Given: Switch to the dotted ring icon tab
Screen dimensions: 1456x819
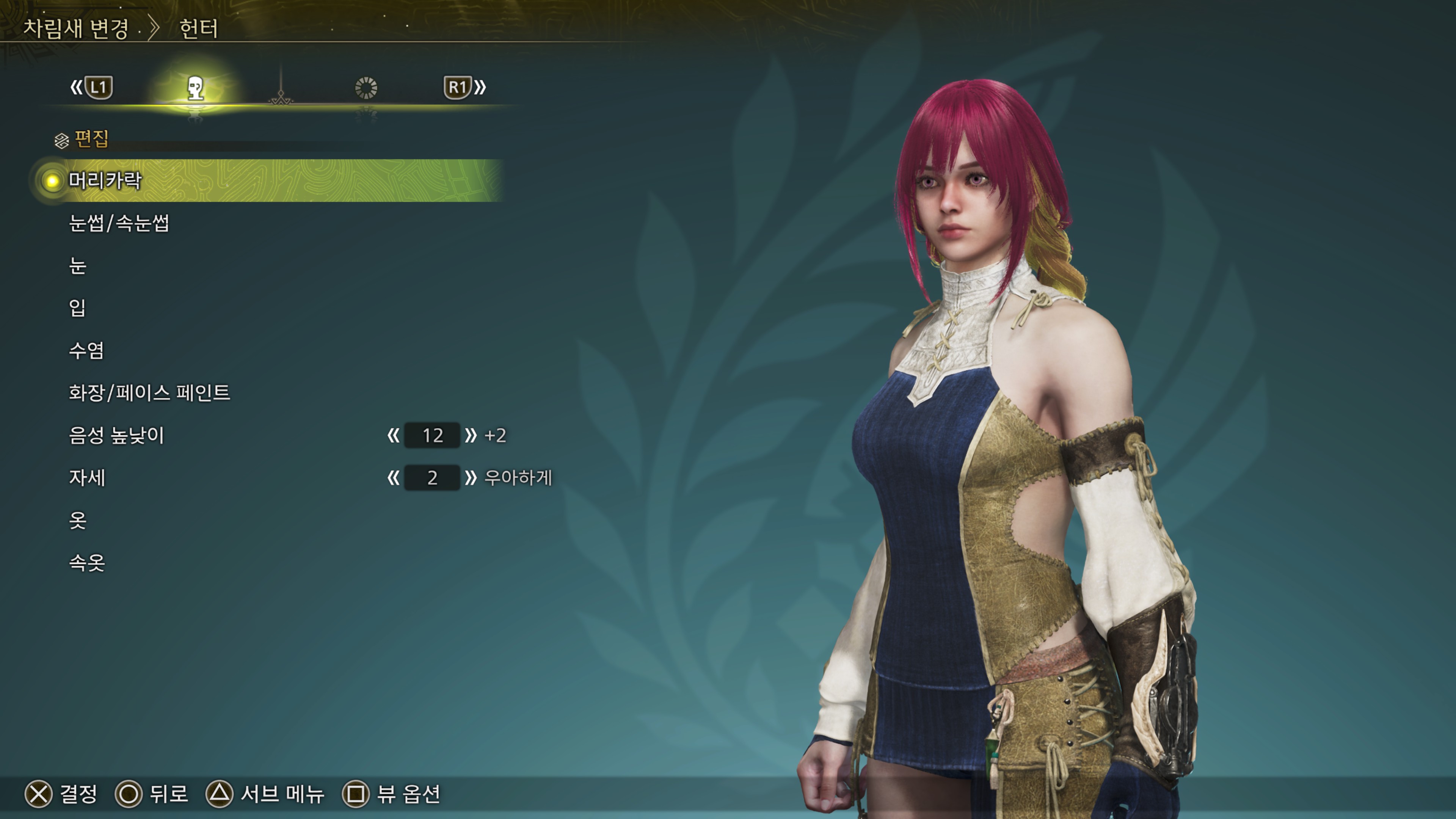Looking at the screenshot, I should point(366,88).
